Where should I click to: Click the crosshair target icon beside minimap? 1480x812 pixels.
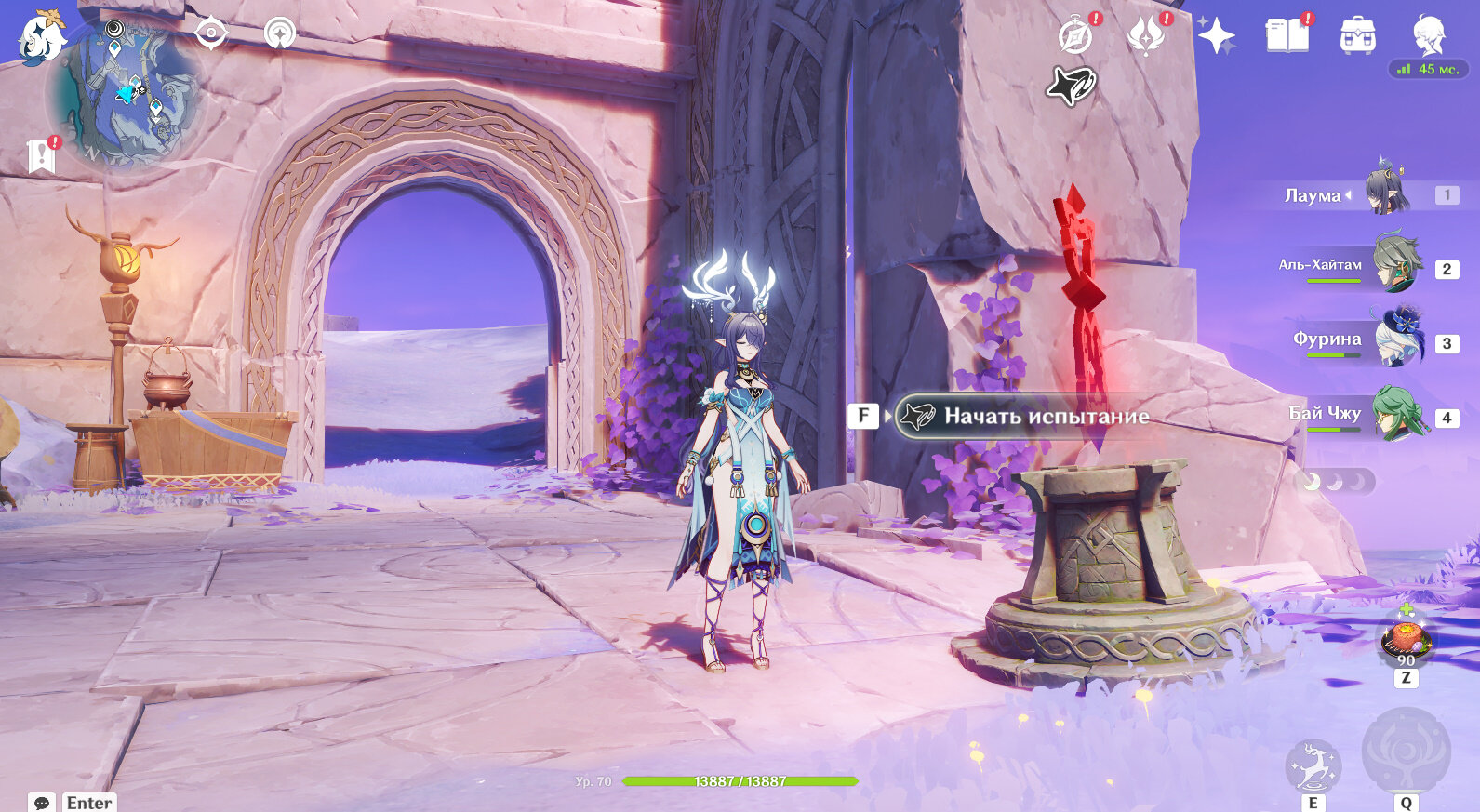[211, 33]
